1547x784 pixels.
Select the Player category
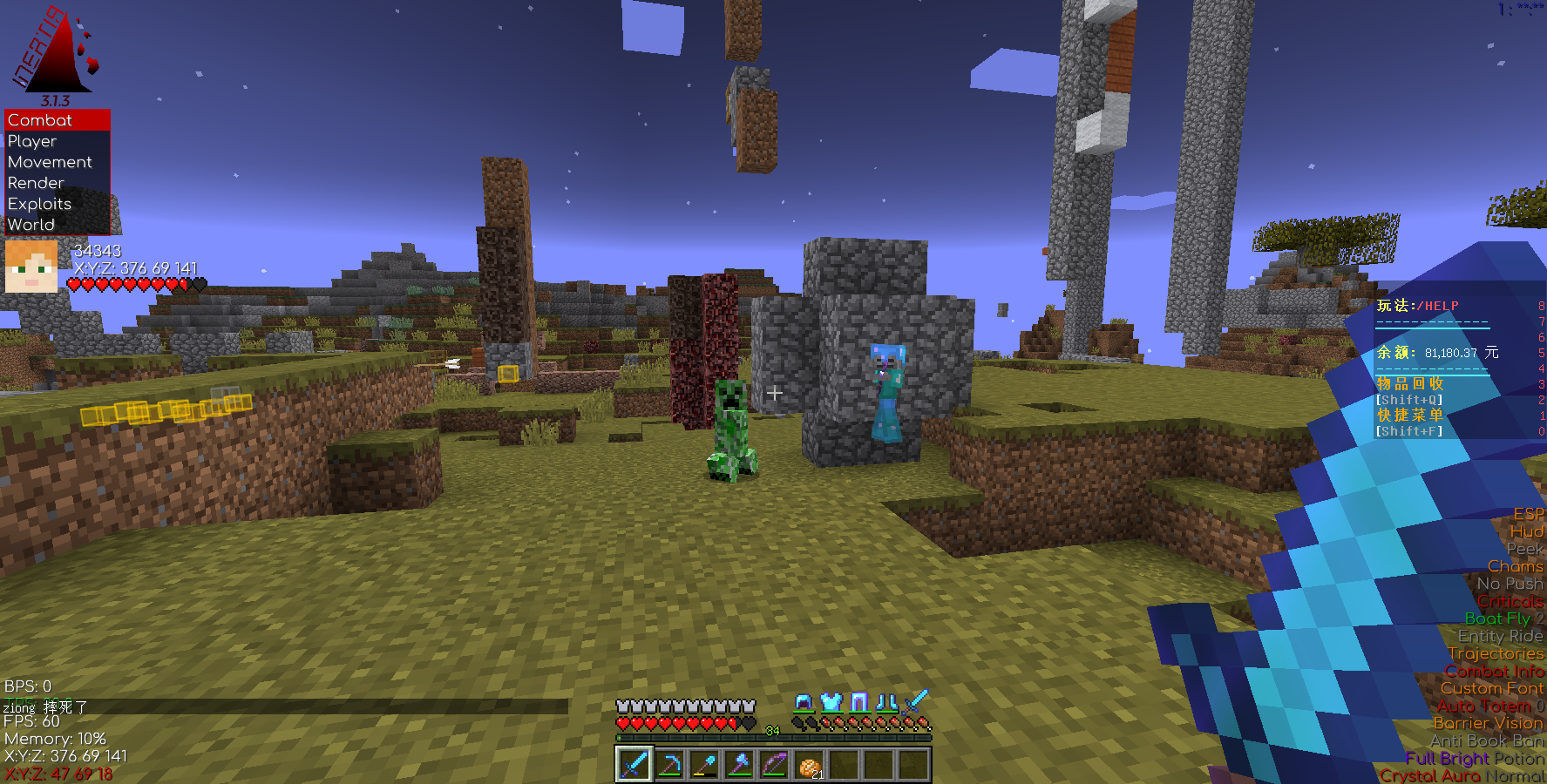coord(33,141)
